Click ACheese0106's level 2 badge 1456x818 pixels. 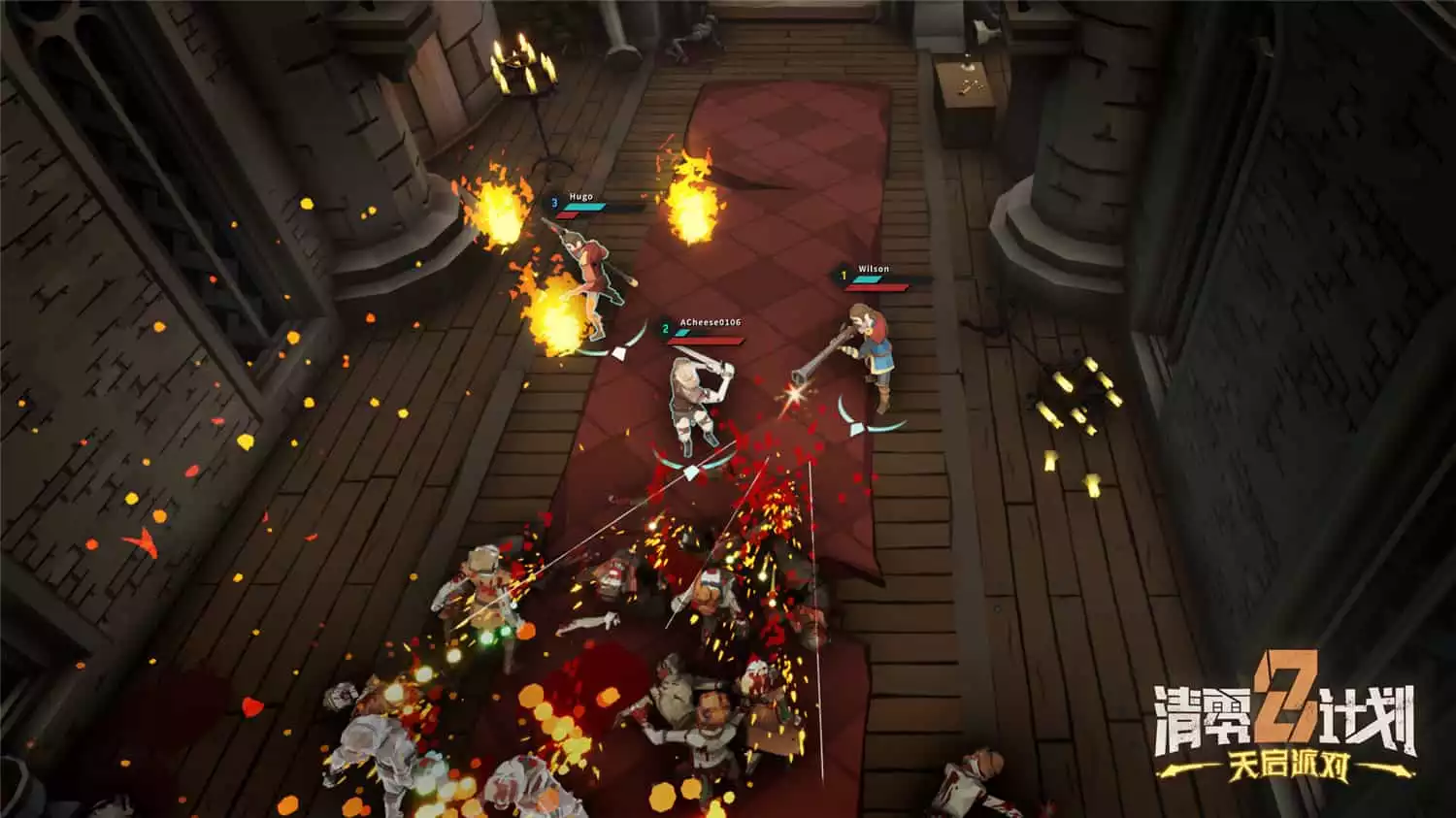[x=664, y=328]
